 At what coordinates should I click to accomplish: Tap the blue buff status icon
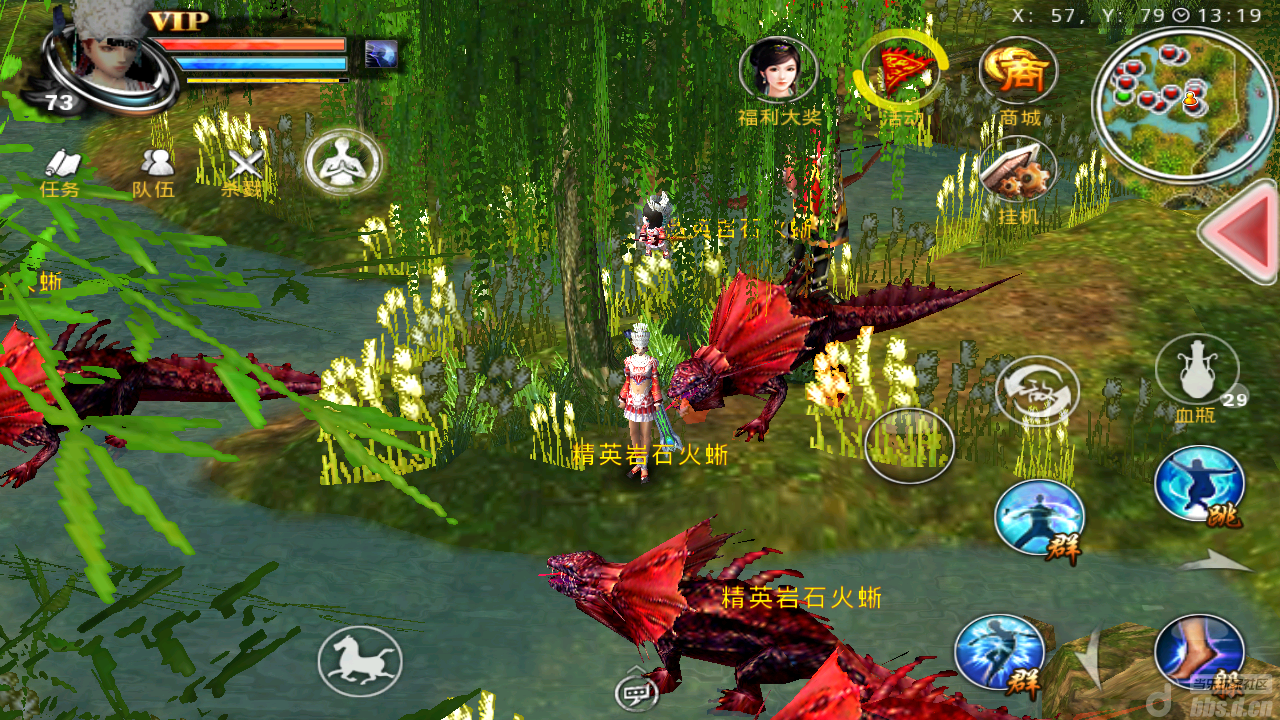click(381, 54)
